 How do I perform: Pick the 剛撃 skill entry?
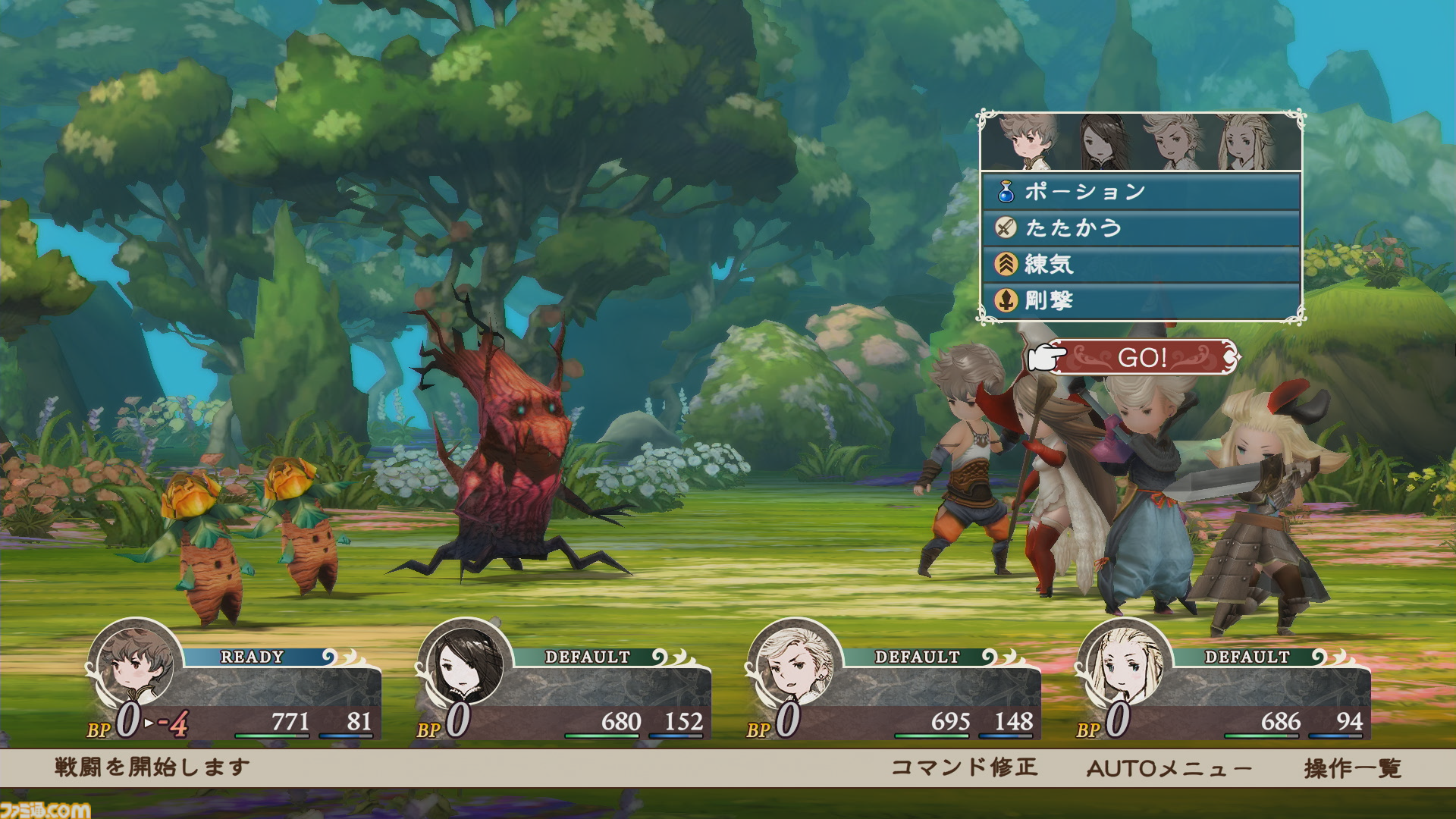pos(1141,301)
